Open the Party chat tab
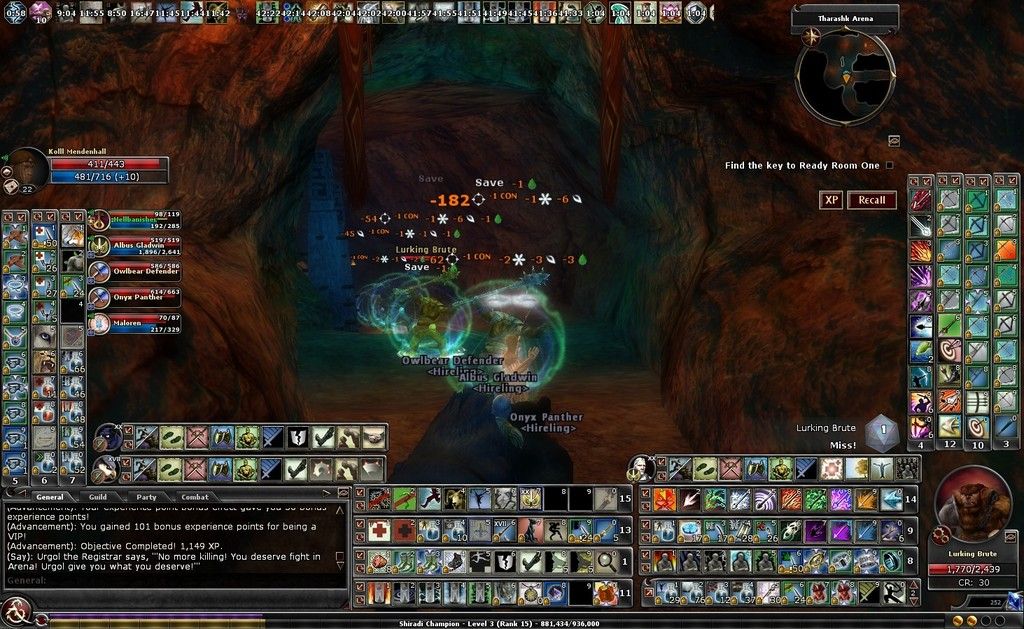This screenshot has height=629, width=1024. click(x=146, y=496)
